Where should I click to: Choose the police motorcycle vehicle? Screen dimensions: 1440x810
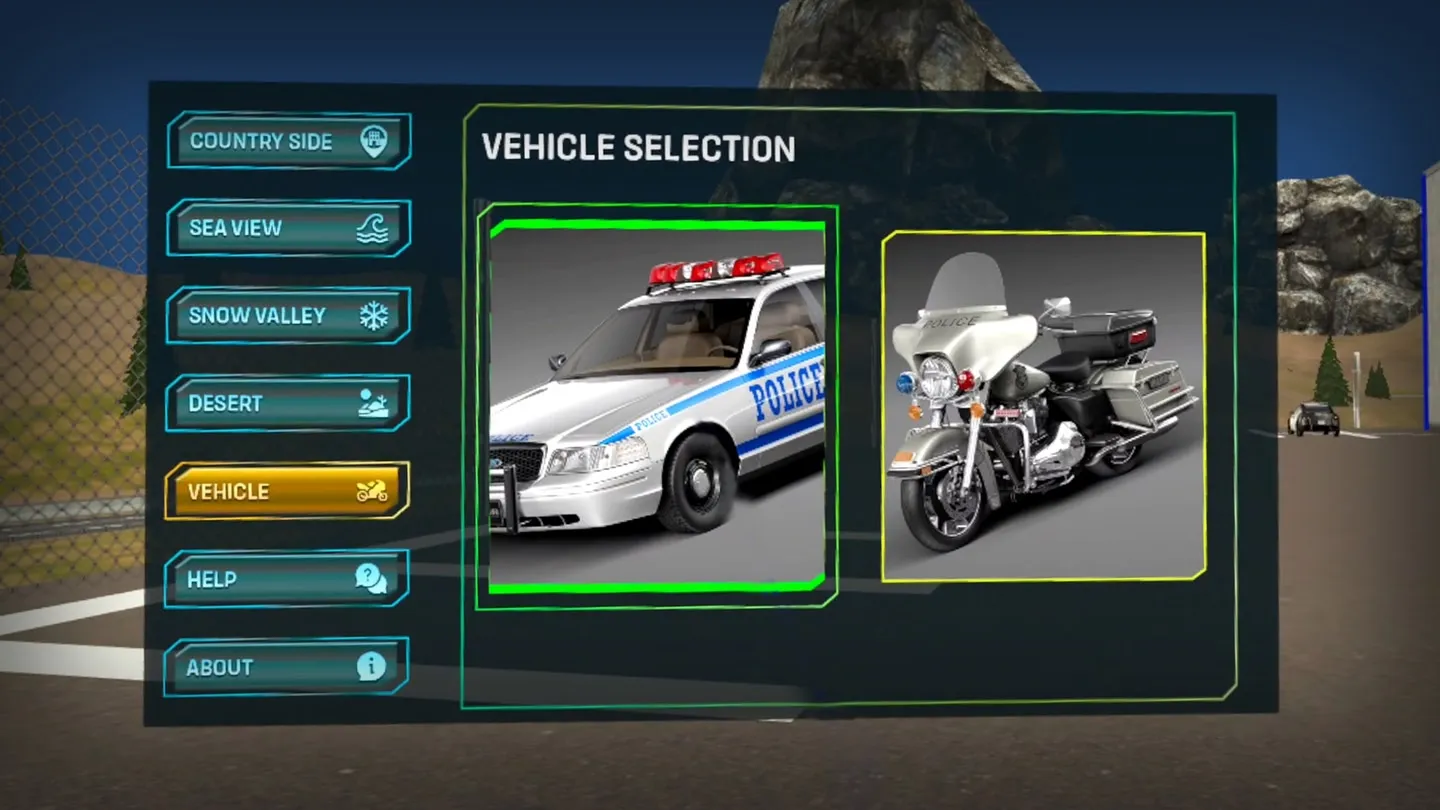(1043, 406)
